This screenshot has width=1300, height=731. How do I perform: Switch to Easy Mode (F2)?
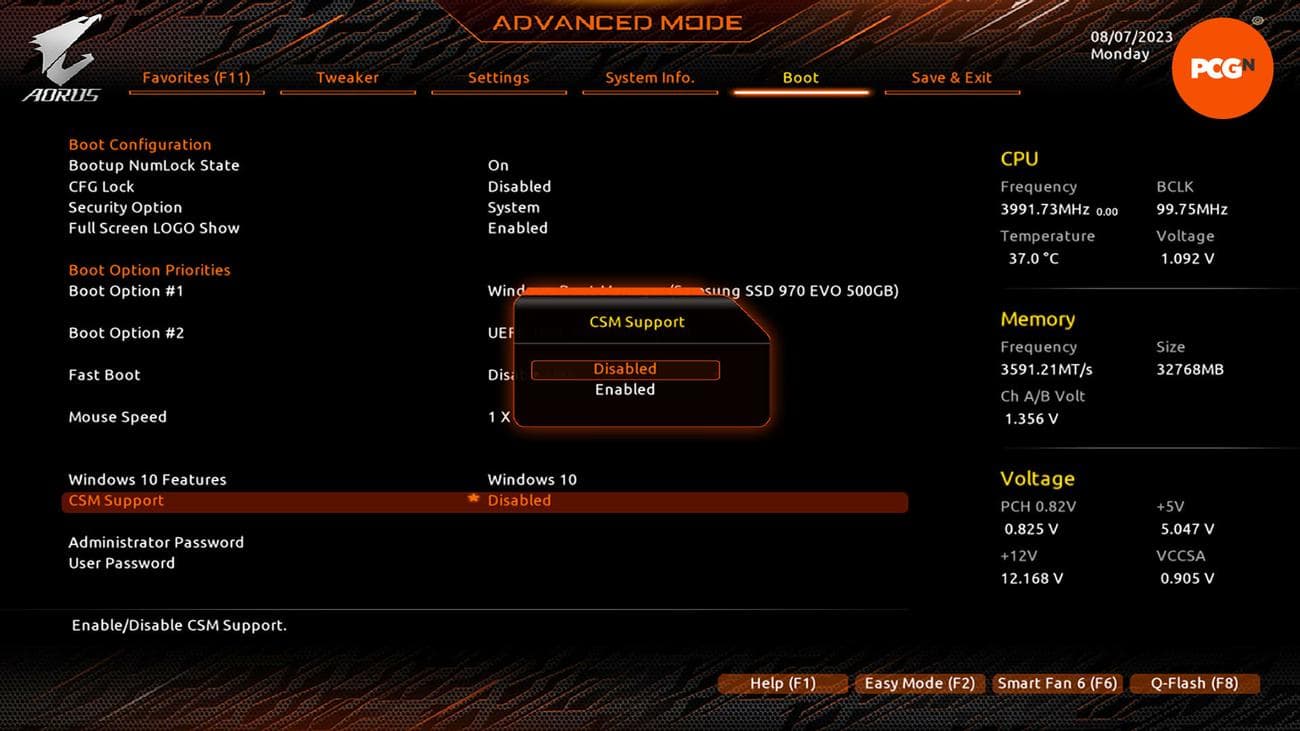pyautogui.click(x=919, y=684)
